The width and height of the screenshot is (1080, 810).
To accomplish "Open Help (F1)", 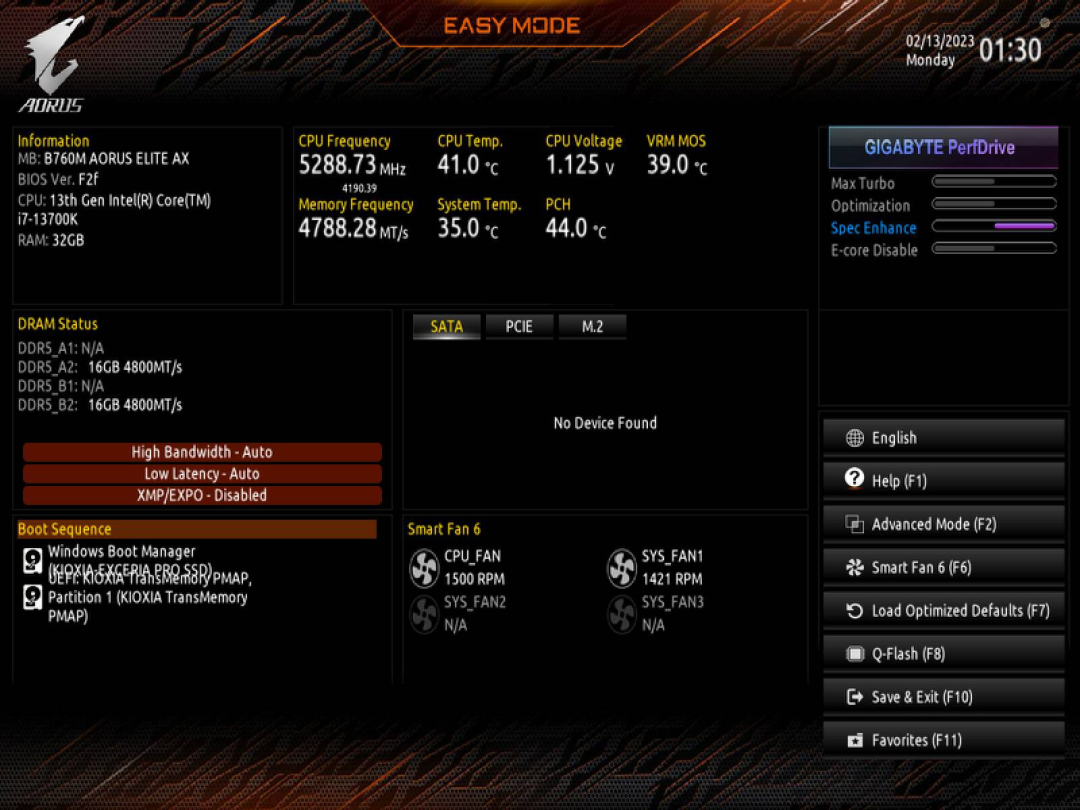I will [x=943, y=481].
